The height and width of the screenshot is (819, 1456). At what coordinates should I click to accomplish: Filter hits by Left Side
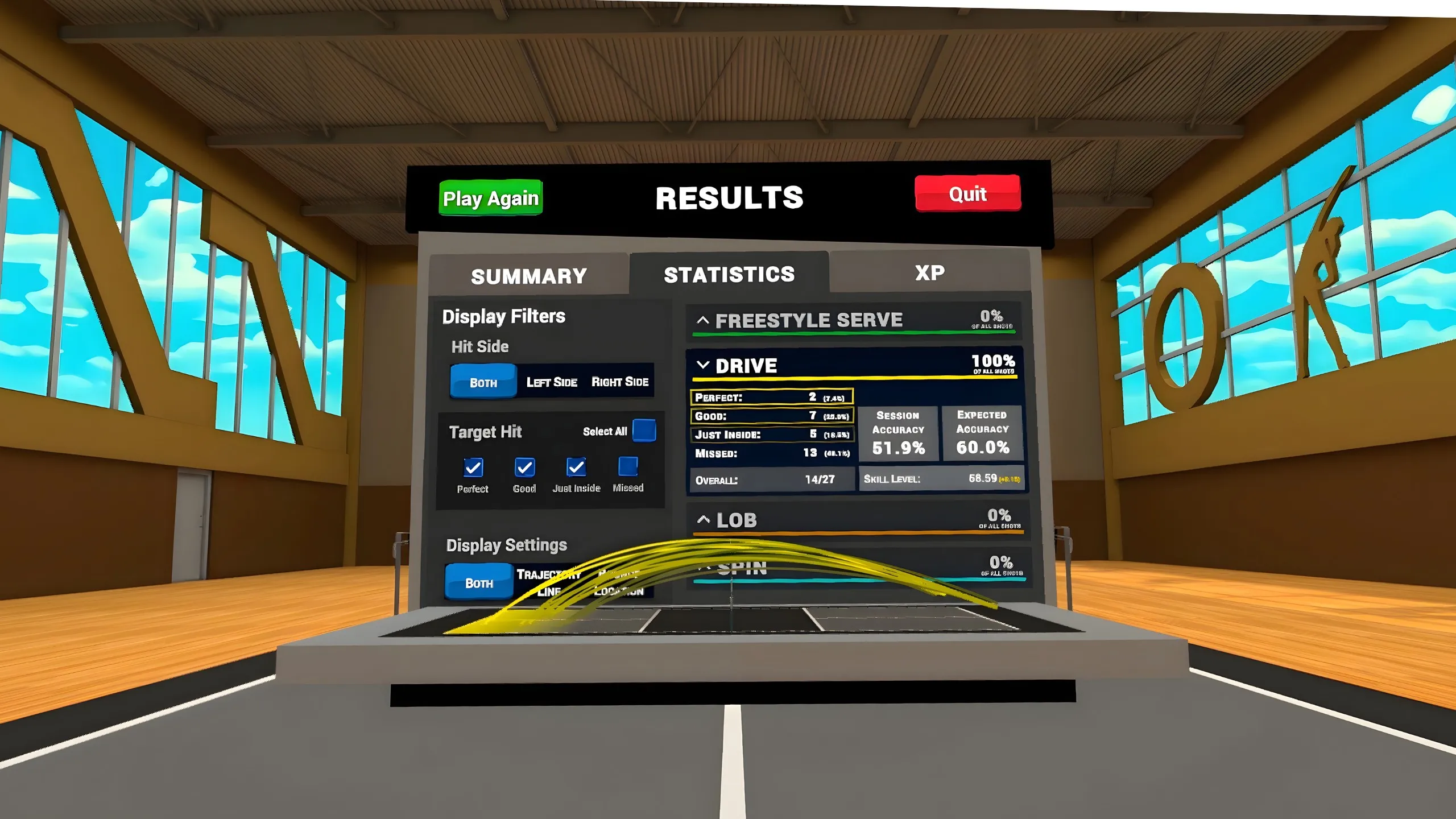coord(552,382)
